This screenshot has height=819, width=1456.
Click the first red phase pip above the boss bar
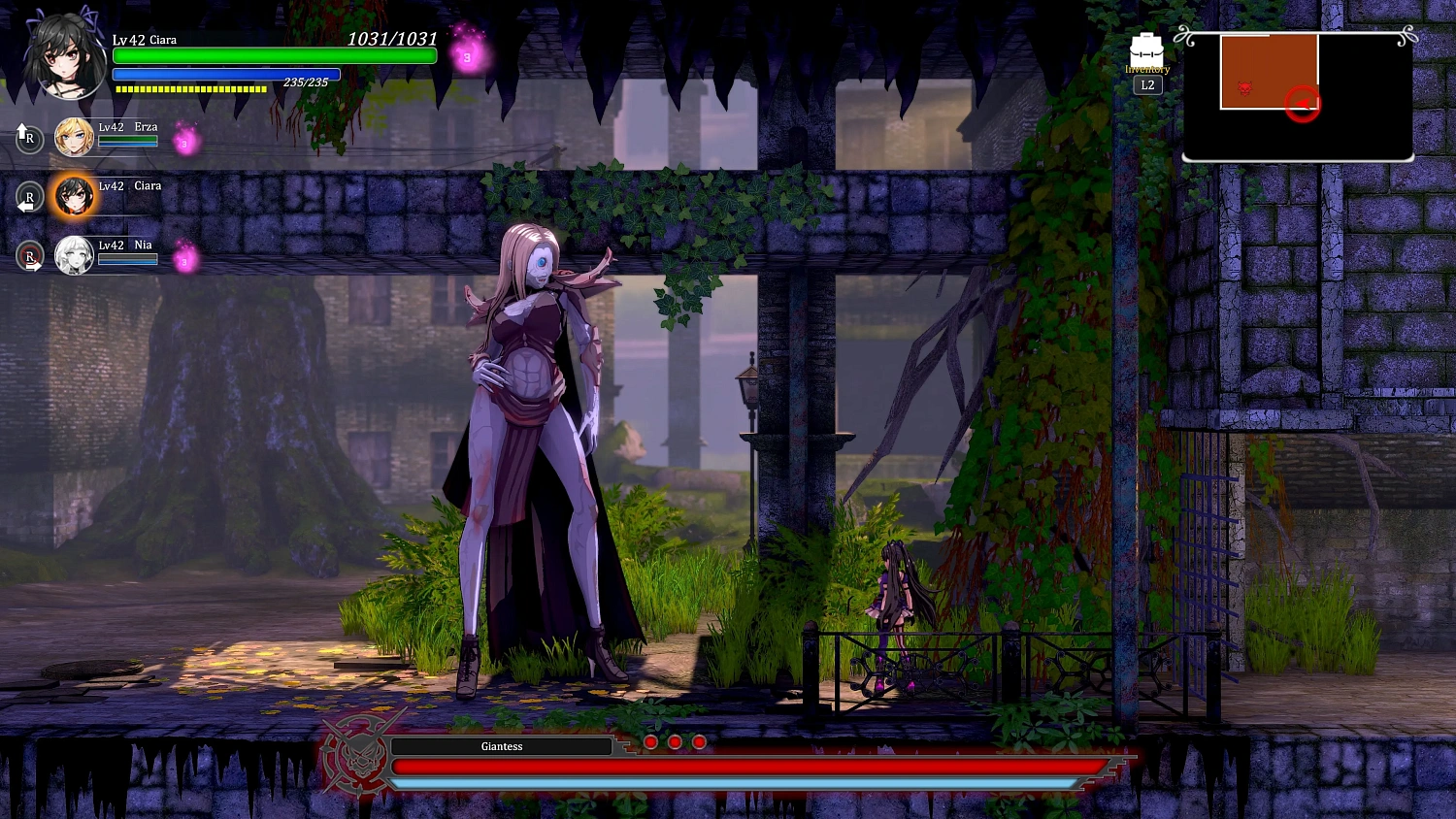point(649,741)
